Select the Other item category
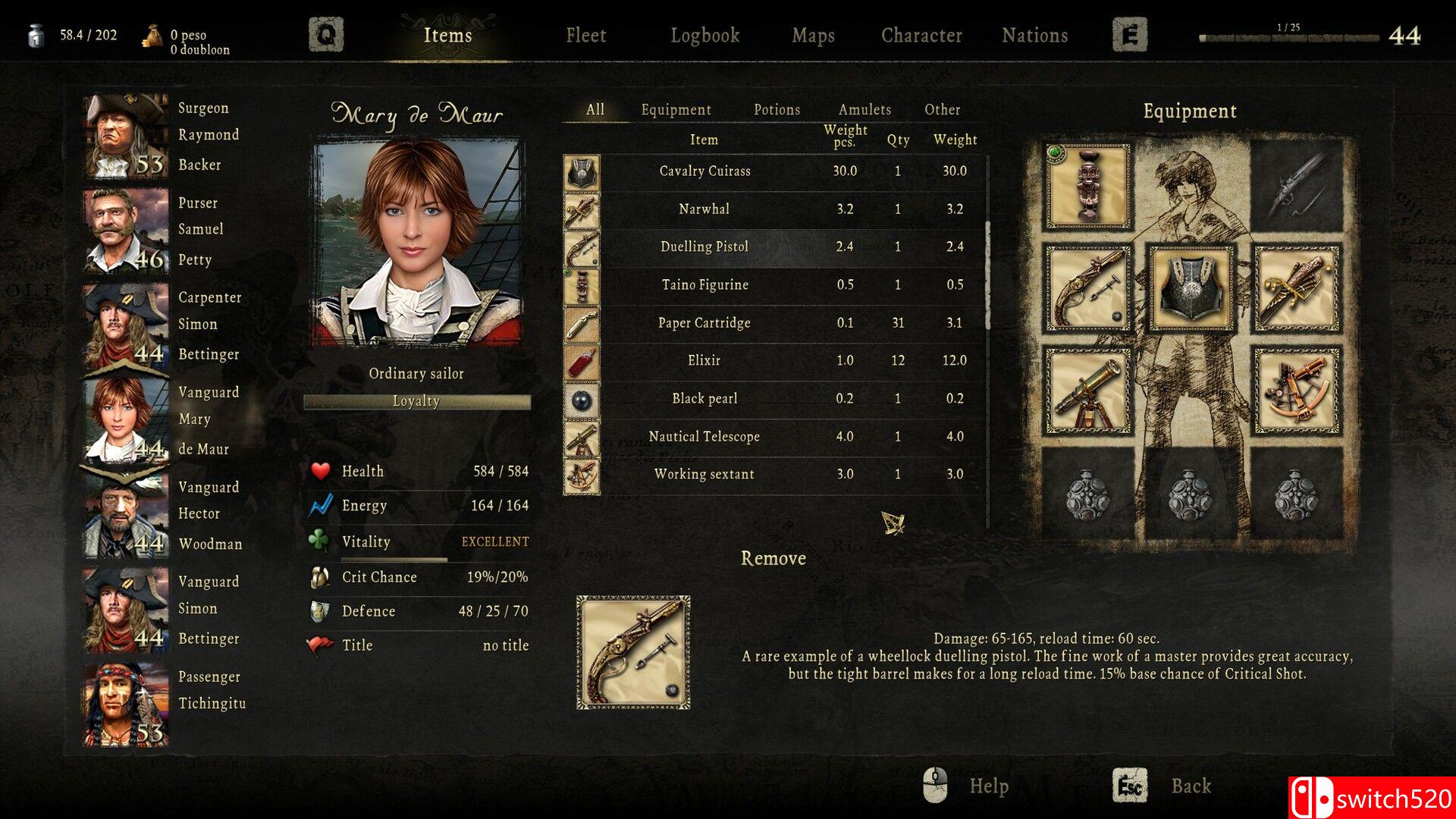The height and width of the screenshot is (819, 1456). click(942, 110)
